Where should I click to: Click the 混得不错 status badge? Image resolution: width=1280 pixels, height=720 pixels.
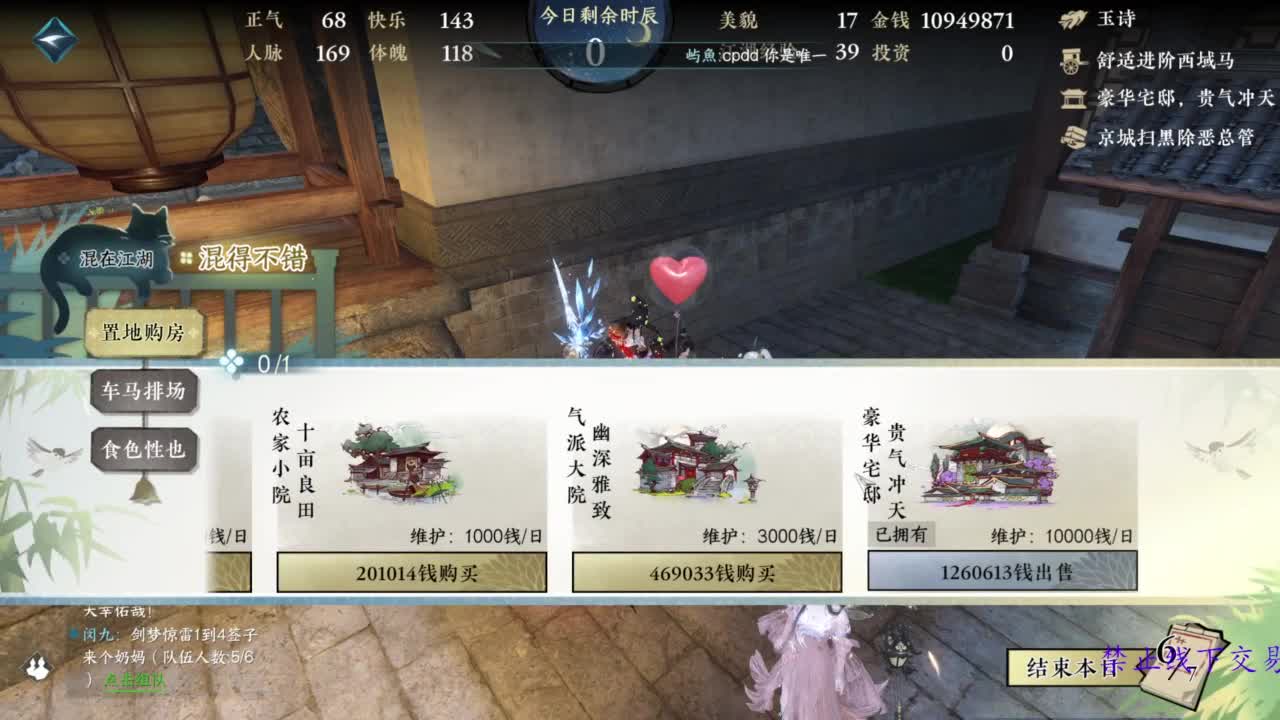coord(254,256)
